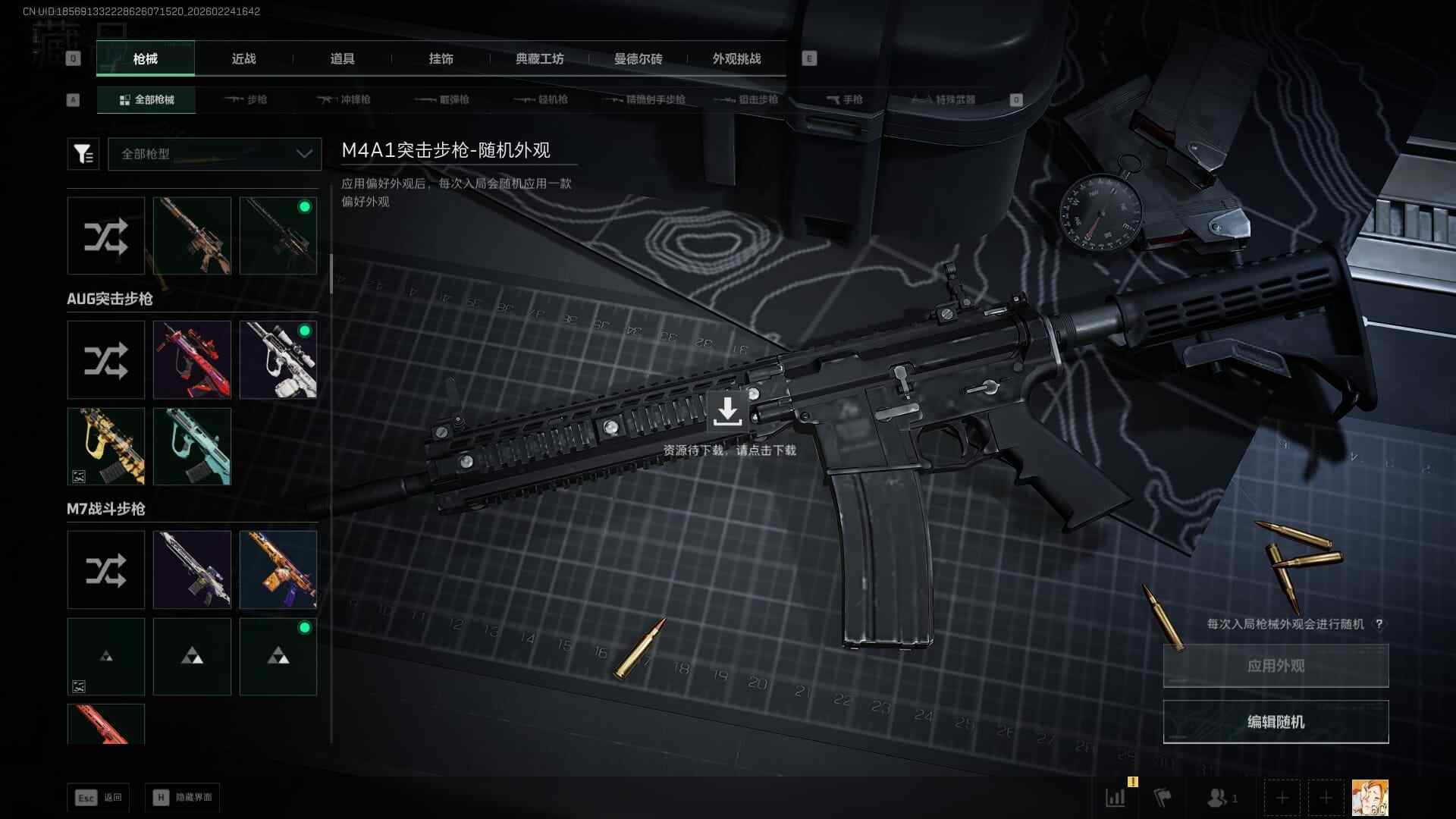
Task: Open the player avatar profile
Action: click(x=1370, y=798)
